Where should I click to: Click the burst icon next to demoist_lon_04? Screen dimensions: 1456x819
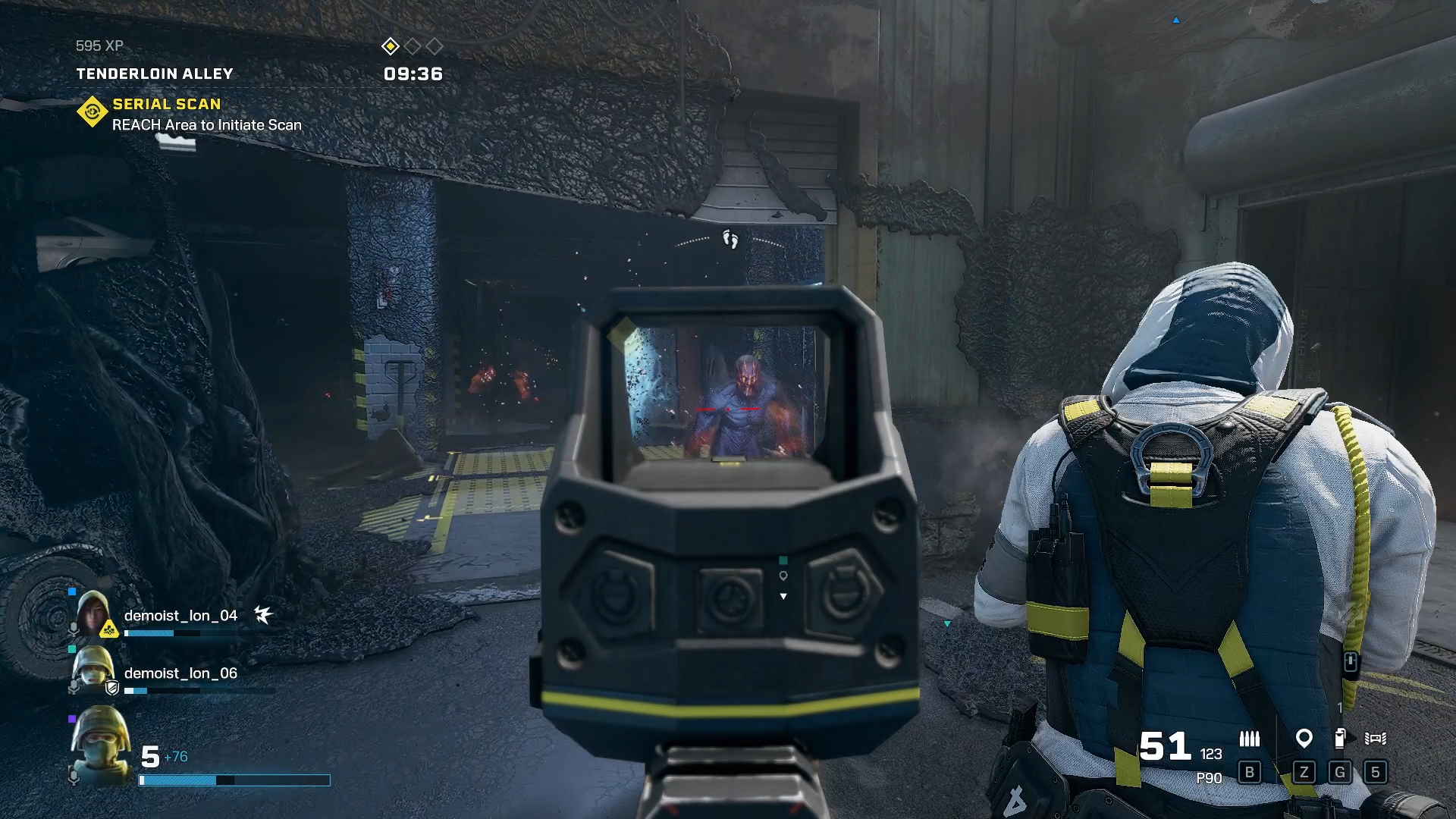pyautogui.click(x=263, y=614)
